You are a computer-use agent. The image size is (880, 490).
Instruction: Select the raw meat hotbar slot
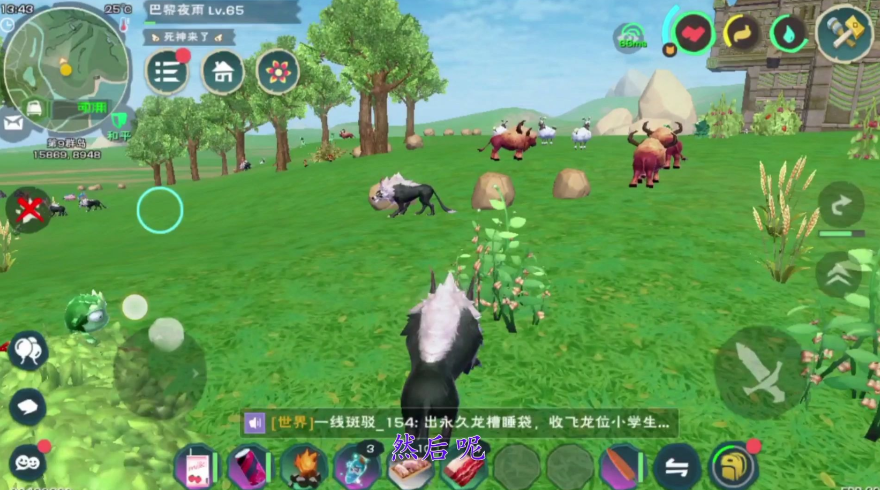coord(463,468)
